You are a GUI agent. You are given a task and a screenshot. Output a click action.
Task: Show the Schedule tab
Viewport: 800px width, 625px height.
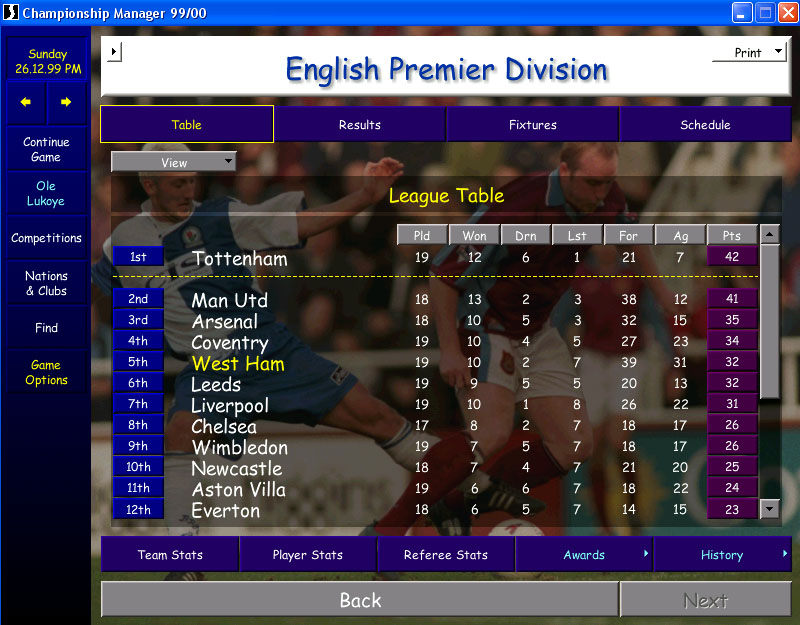click(x=705, y=125)
